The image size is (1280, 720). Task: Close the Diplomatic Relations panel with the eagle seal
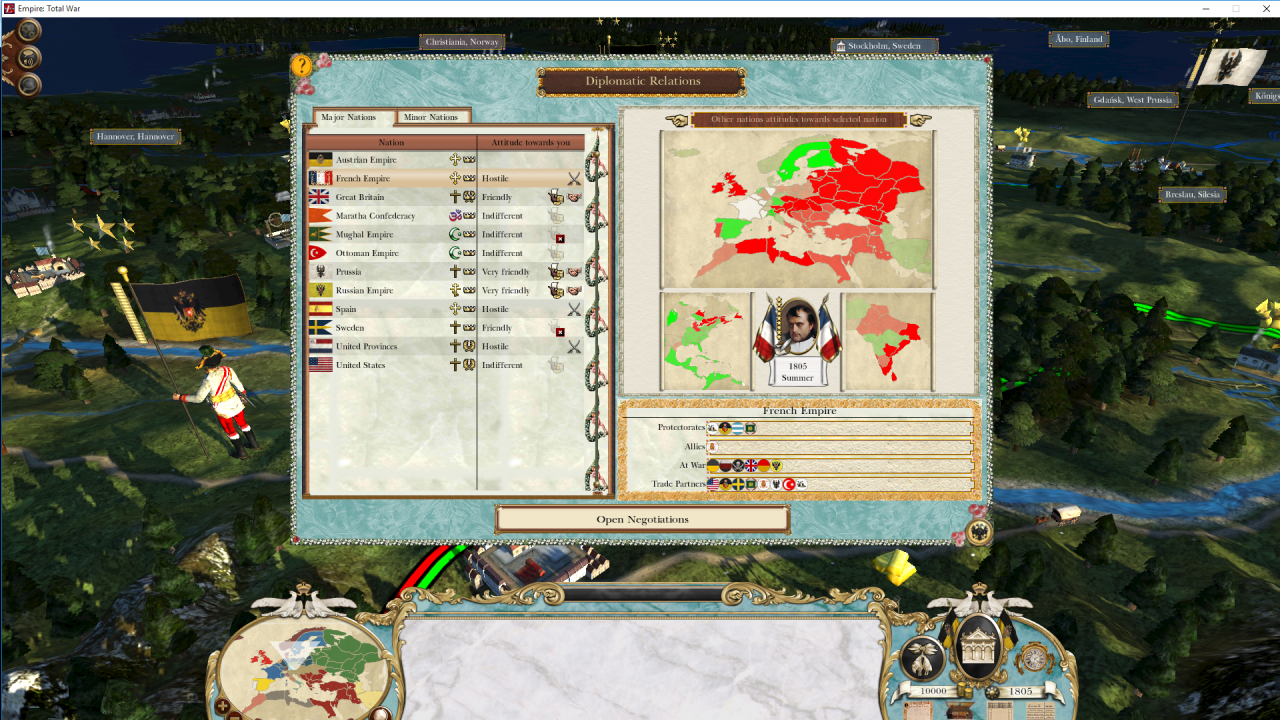(978, 532)
